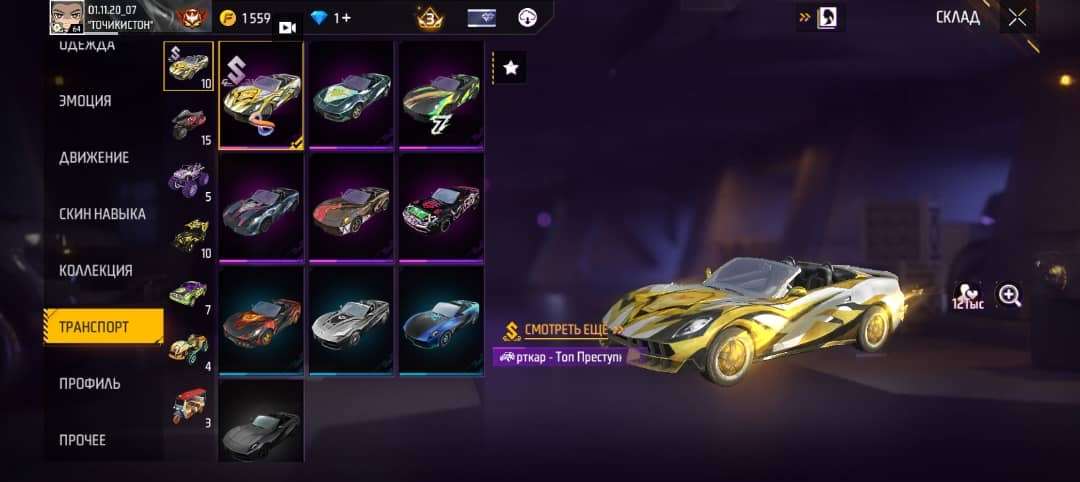Toggle the star favorites filter

(x=511, y=68)
